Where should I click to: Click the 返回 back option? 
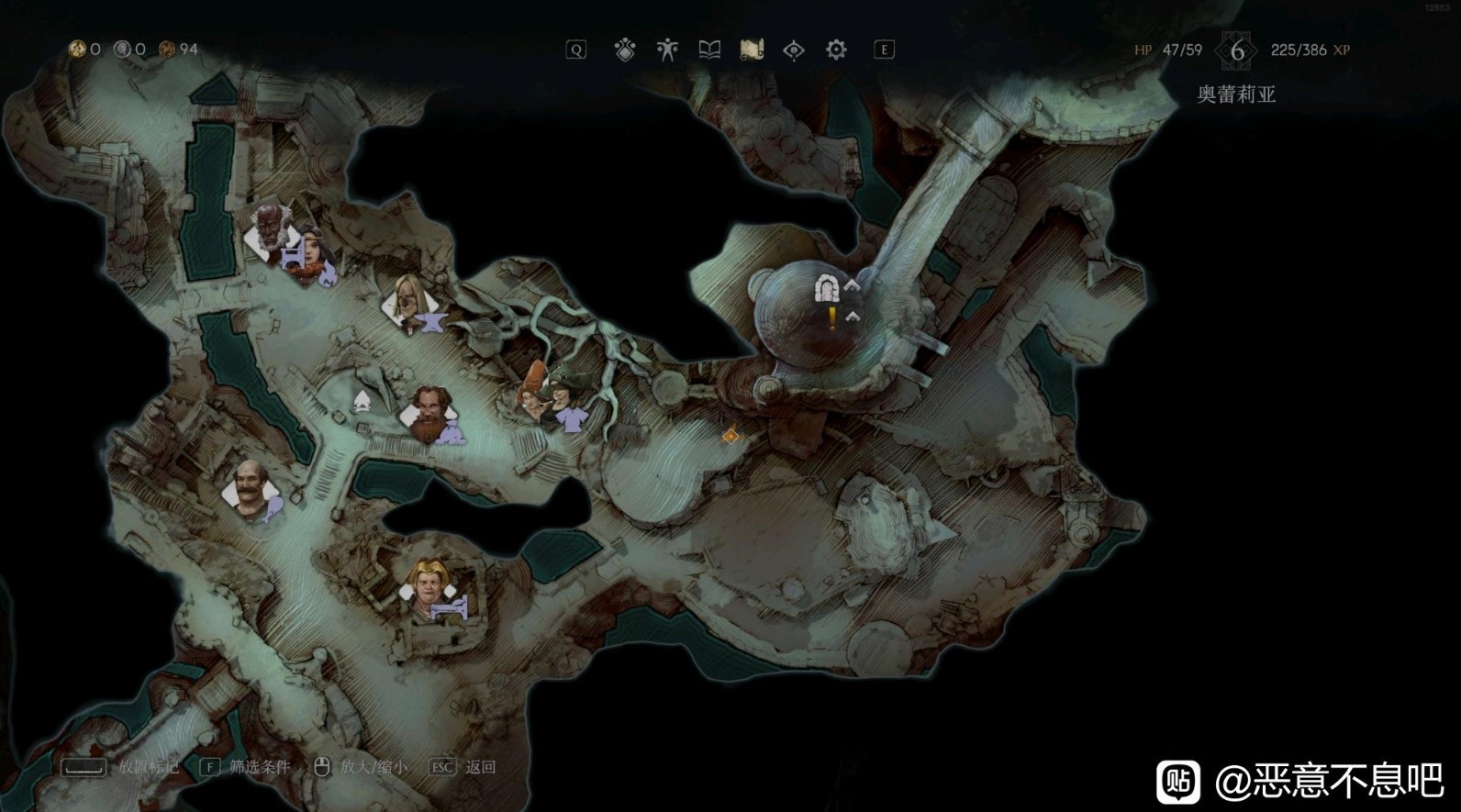(x=479, y=767)
